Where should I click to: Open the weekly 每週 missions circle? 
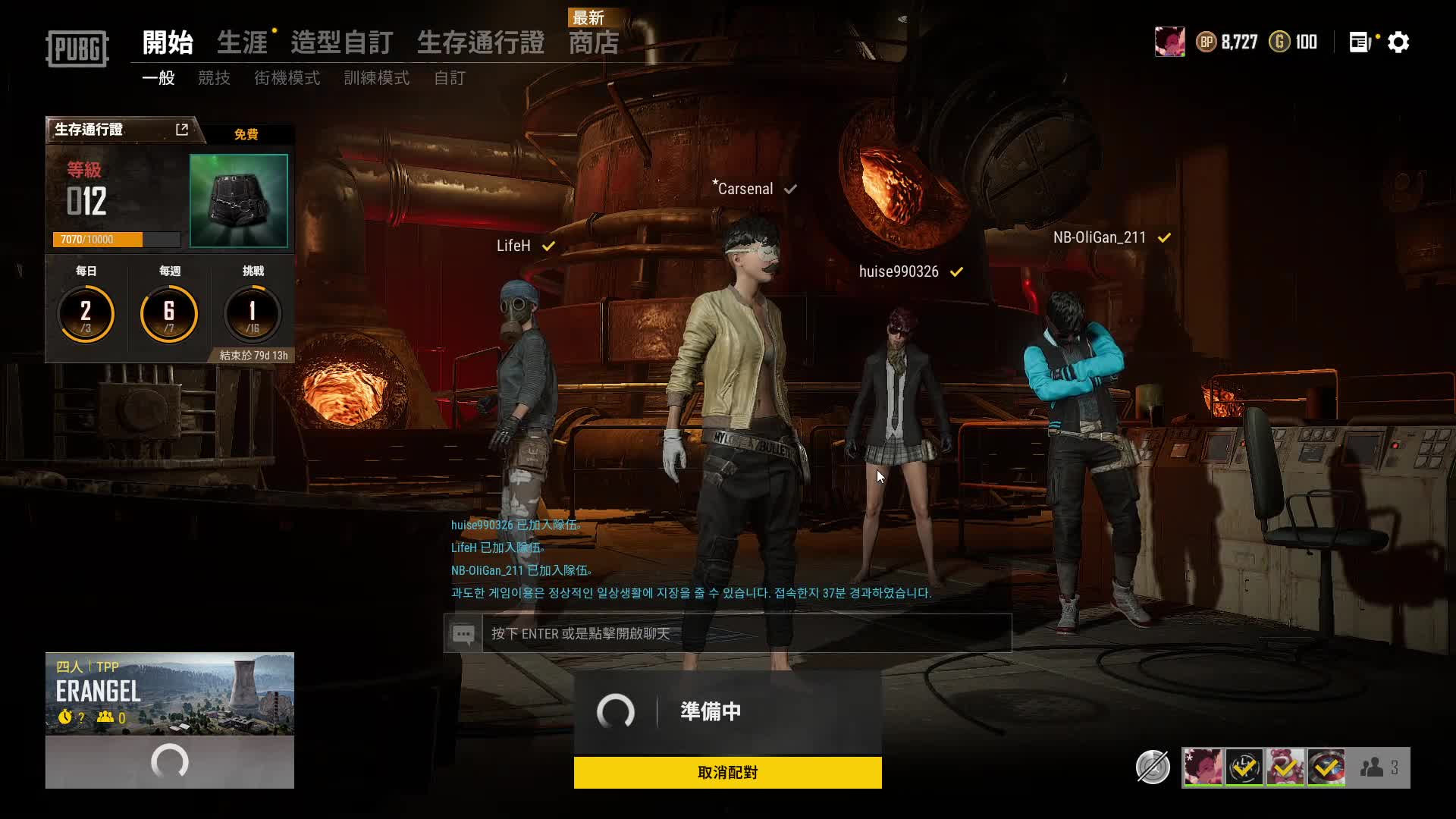click(169, 312)
